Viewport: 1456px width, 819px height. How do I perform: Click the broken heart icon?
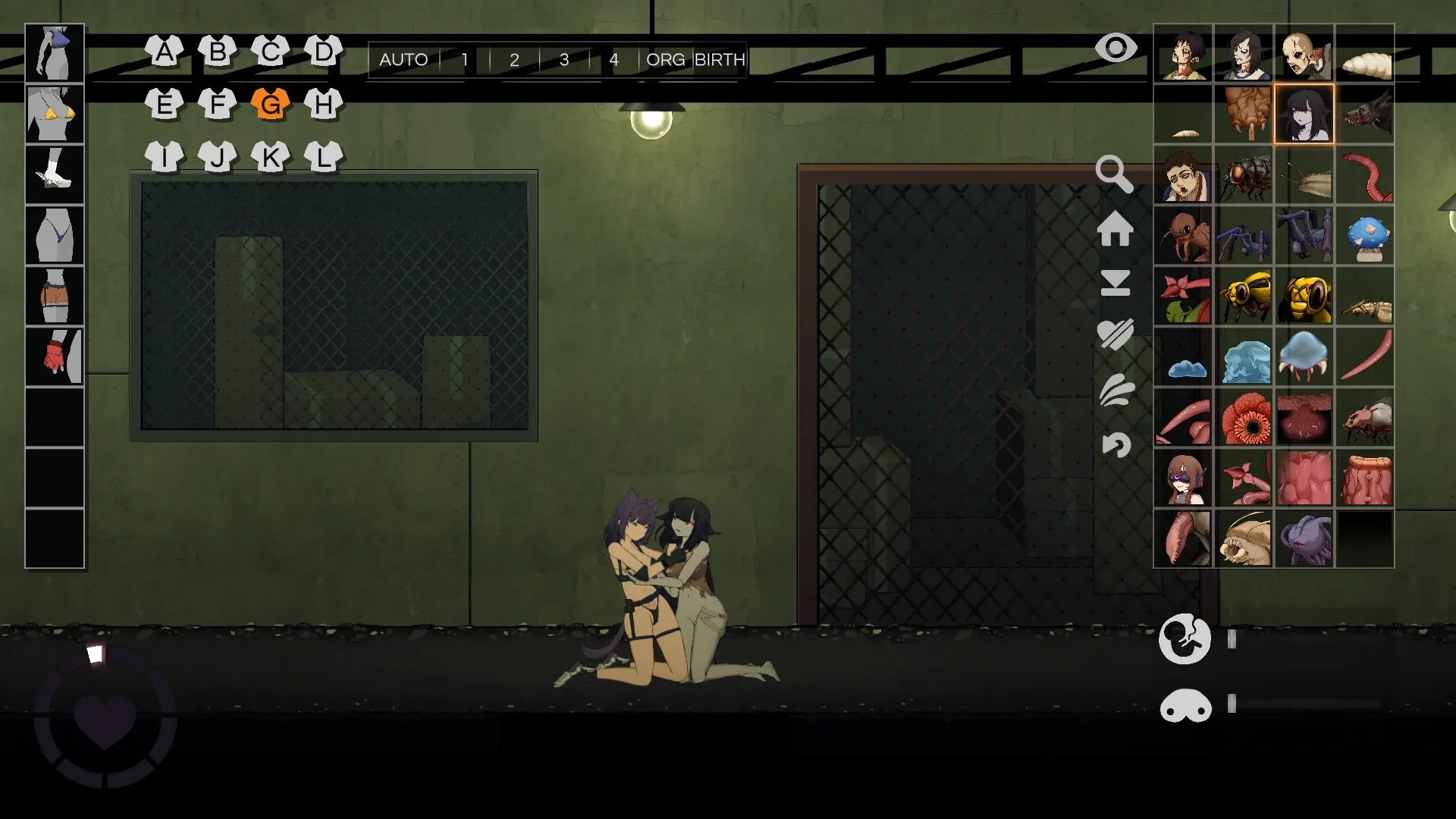(1115, 334)
